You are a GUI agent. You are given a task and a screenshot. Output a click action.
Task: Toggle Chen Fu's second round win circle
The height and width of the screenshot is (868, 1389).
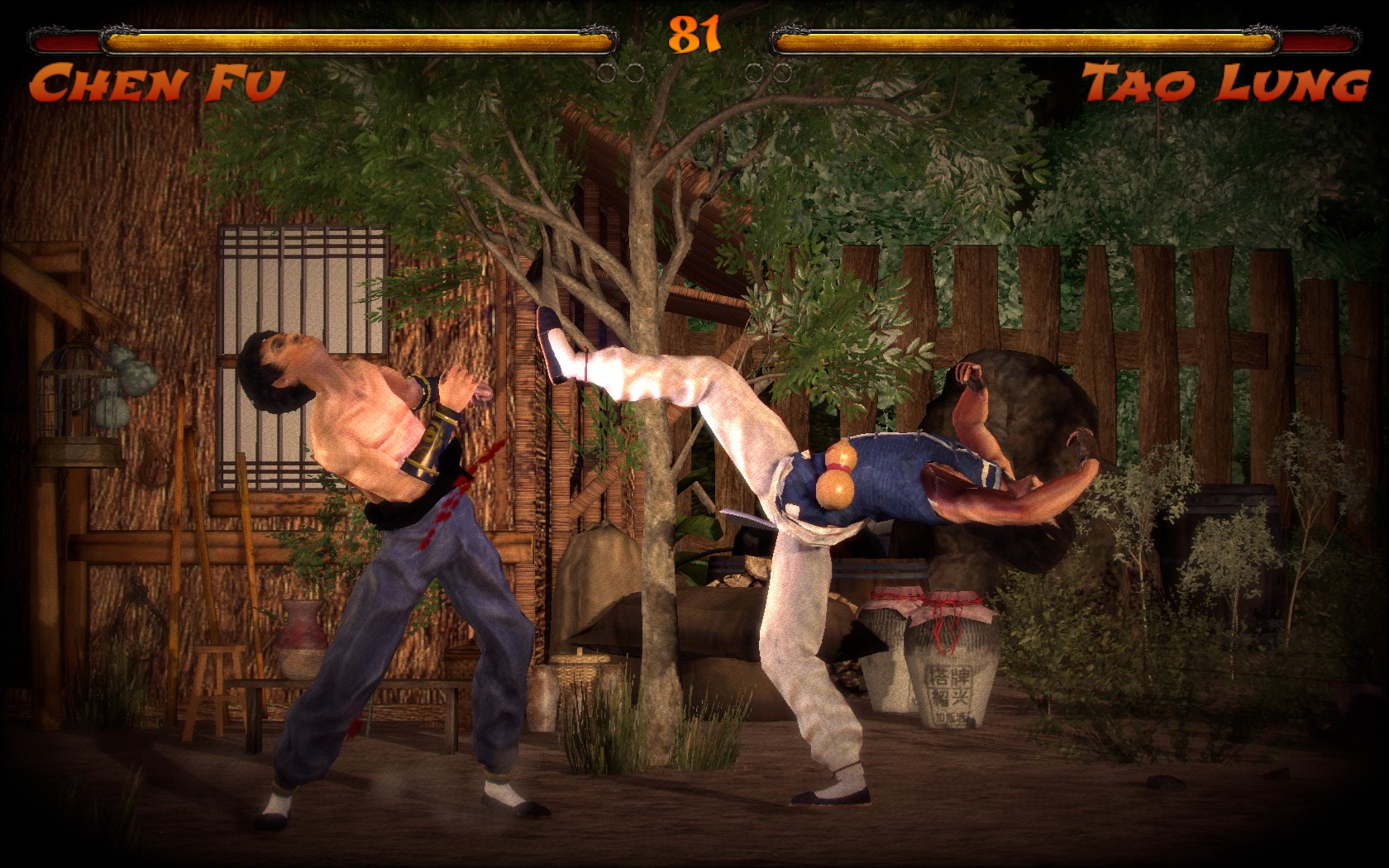click(x=635, y=73)
